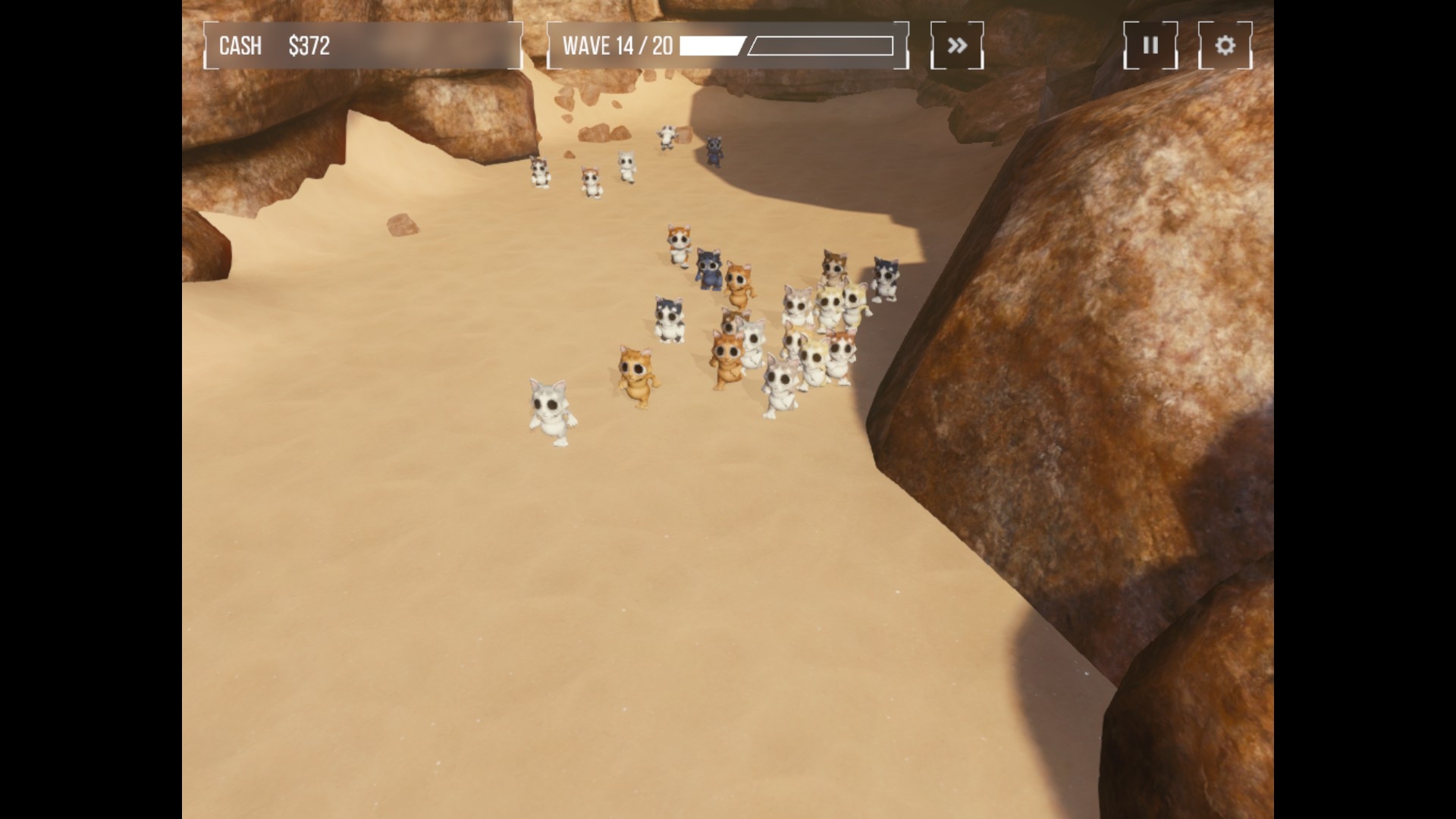This screenshot has width=1456, height=819.
Task: Open the gear settings menu
Action: coord(1225,45)
